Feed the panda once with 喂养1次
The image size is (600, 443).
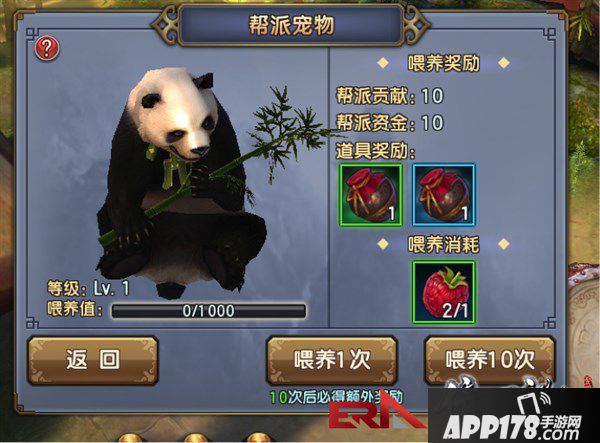[332, 360]
